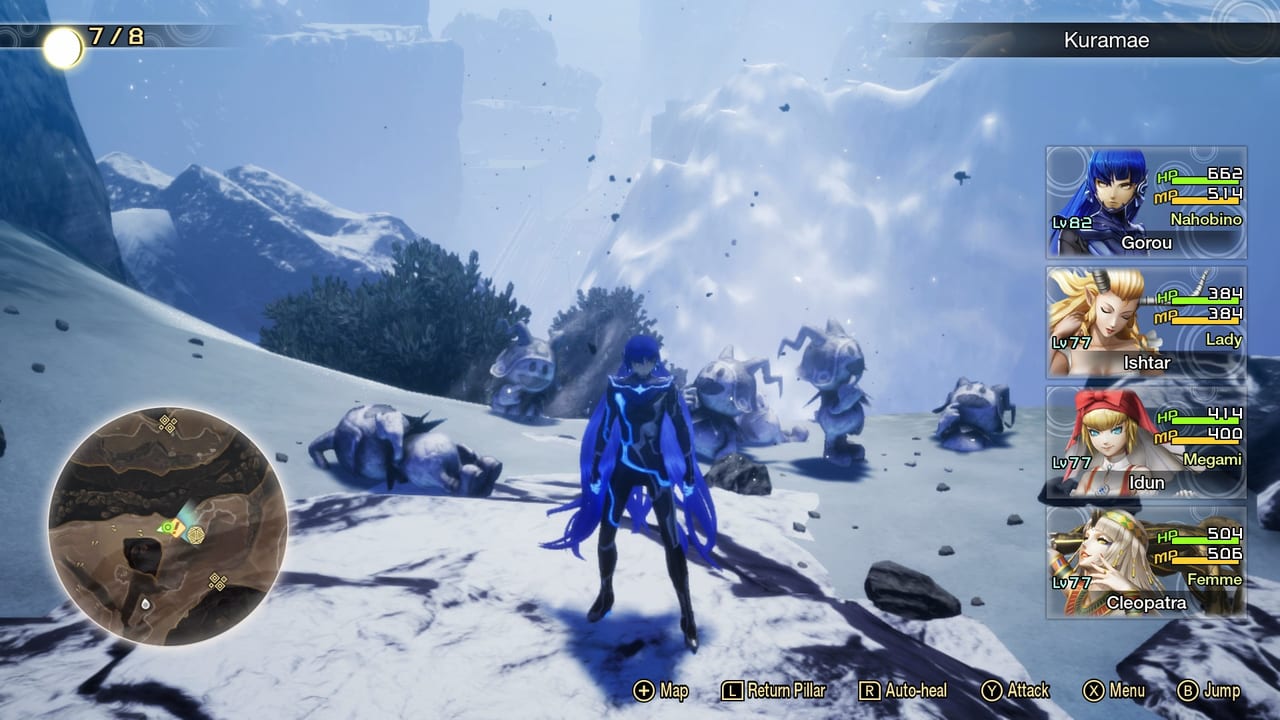Pick Cleopatra's party member panel
This screenshot has width=1280, height=720.
[x=1146, y=562]
